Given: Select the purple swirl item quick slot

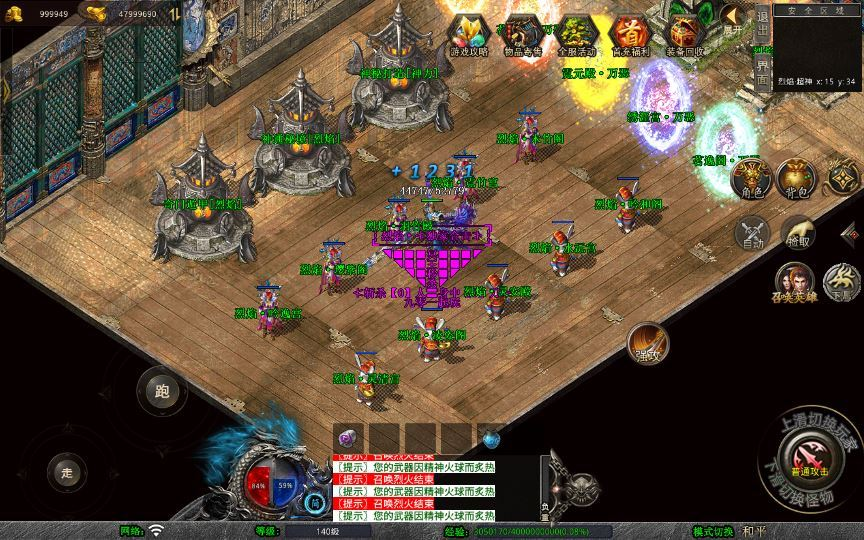Looking at the screenshot, I should [347, 438].
